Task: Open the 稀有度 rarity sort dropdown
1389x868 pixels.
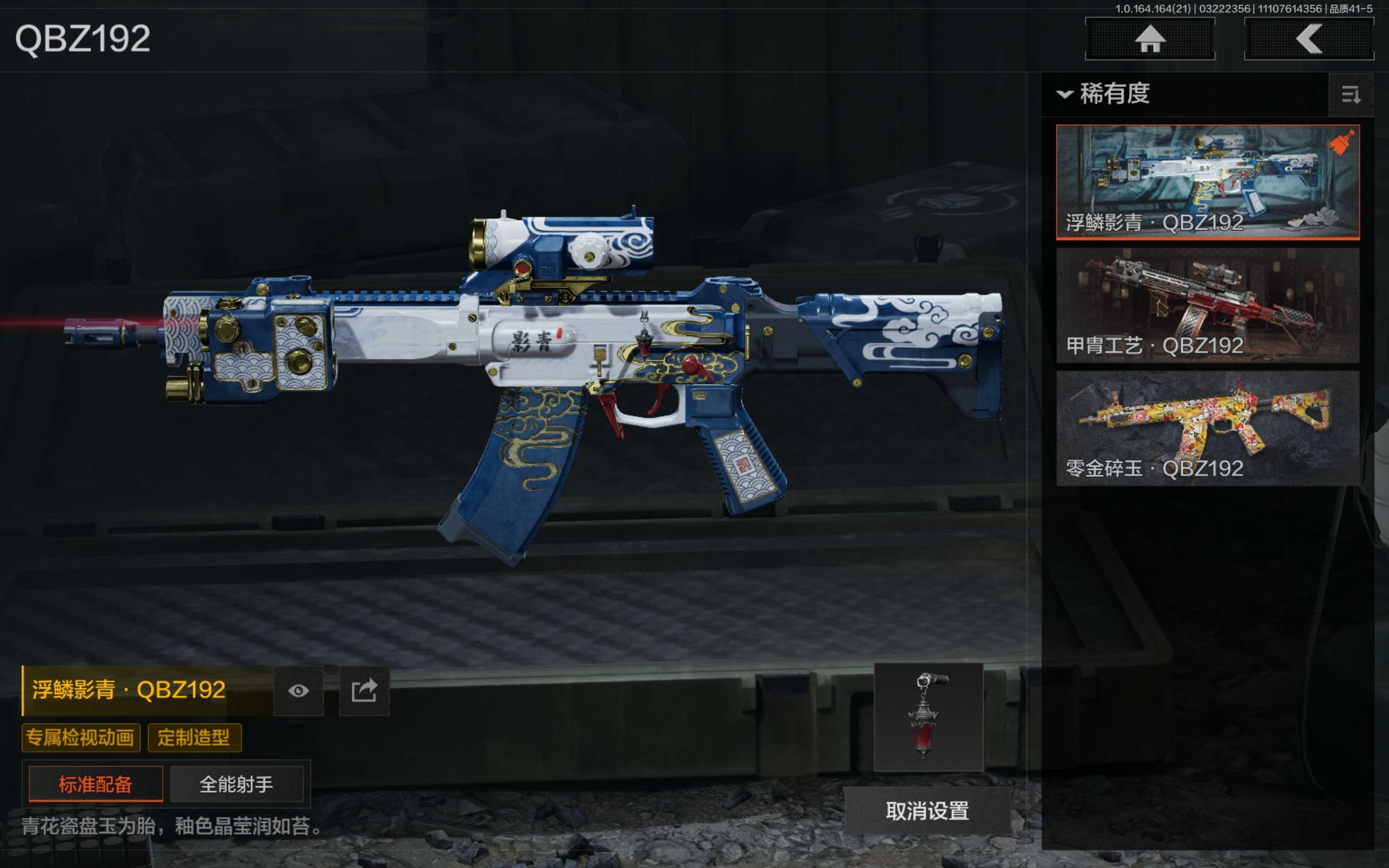Action: pyautogui.click(x=1104, y=93)
